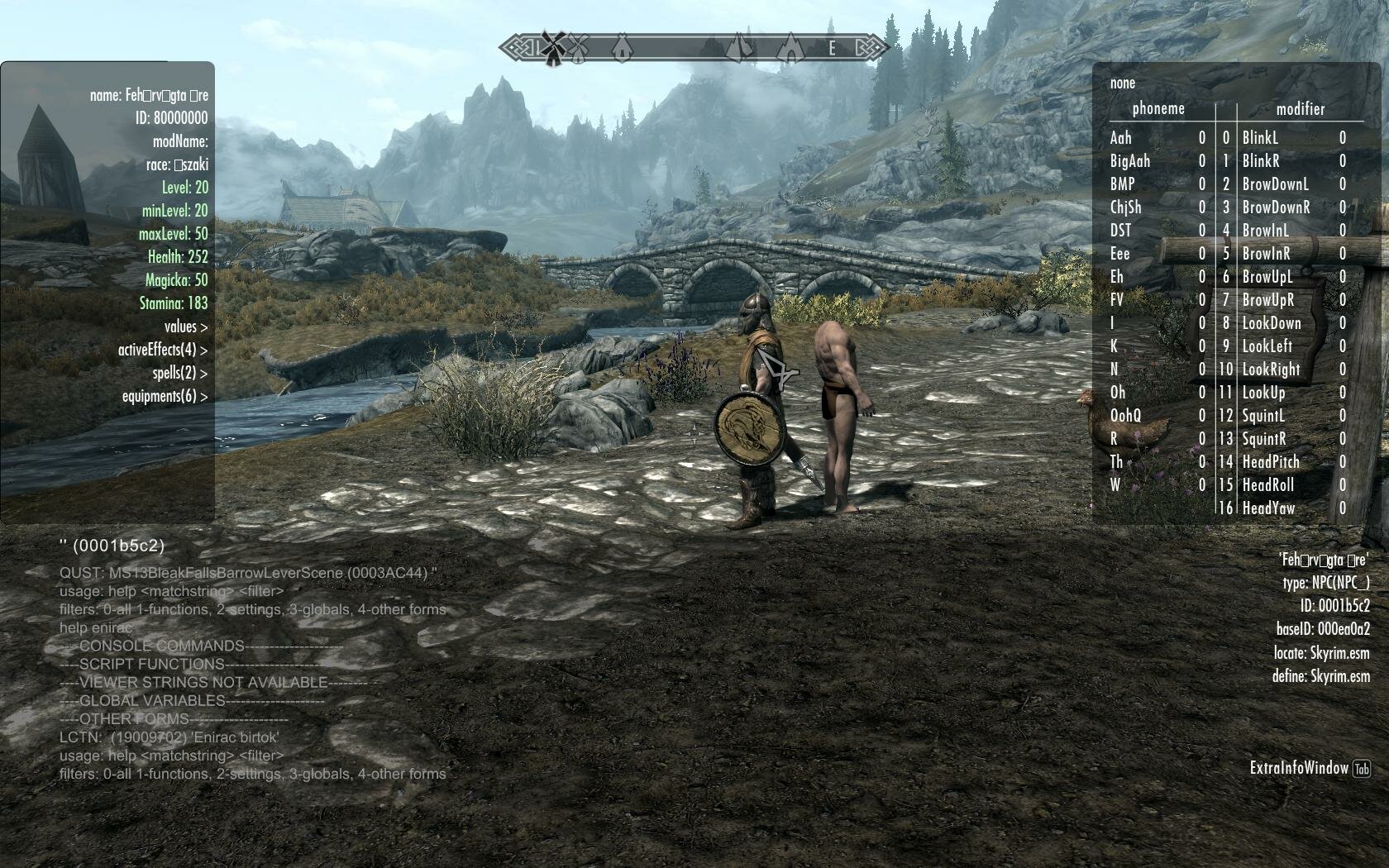Toggle the Aah phoneme value
Viewport: 1389px width, 868px height.
(x=1202, y=138)
